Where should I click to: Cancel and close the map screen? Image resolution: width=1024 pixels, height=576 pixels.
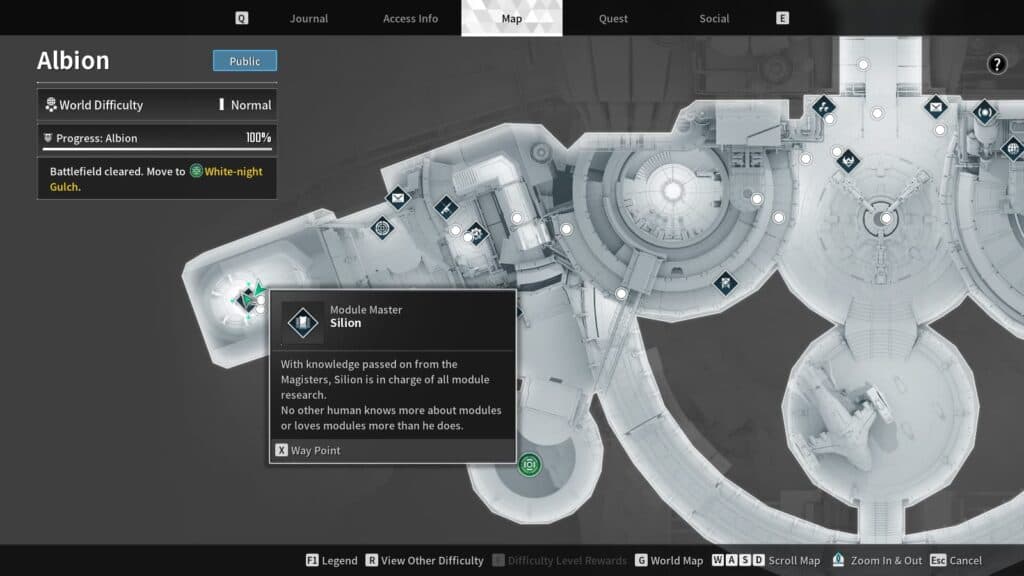(956, 561)
